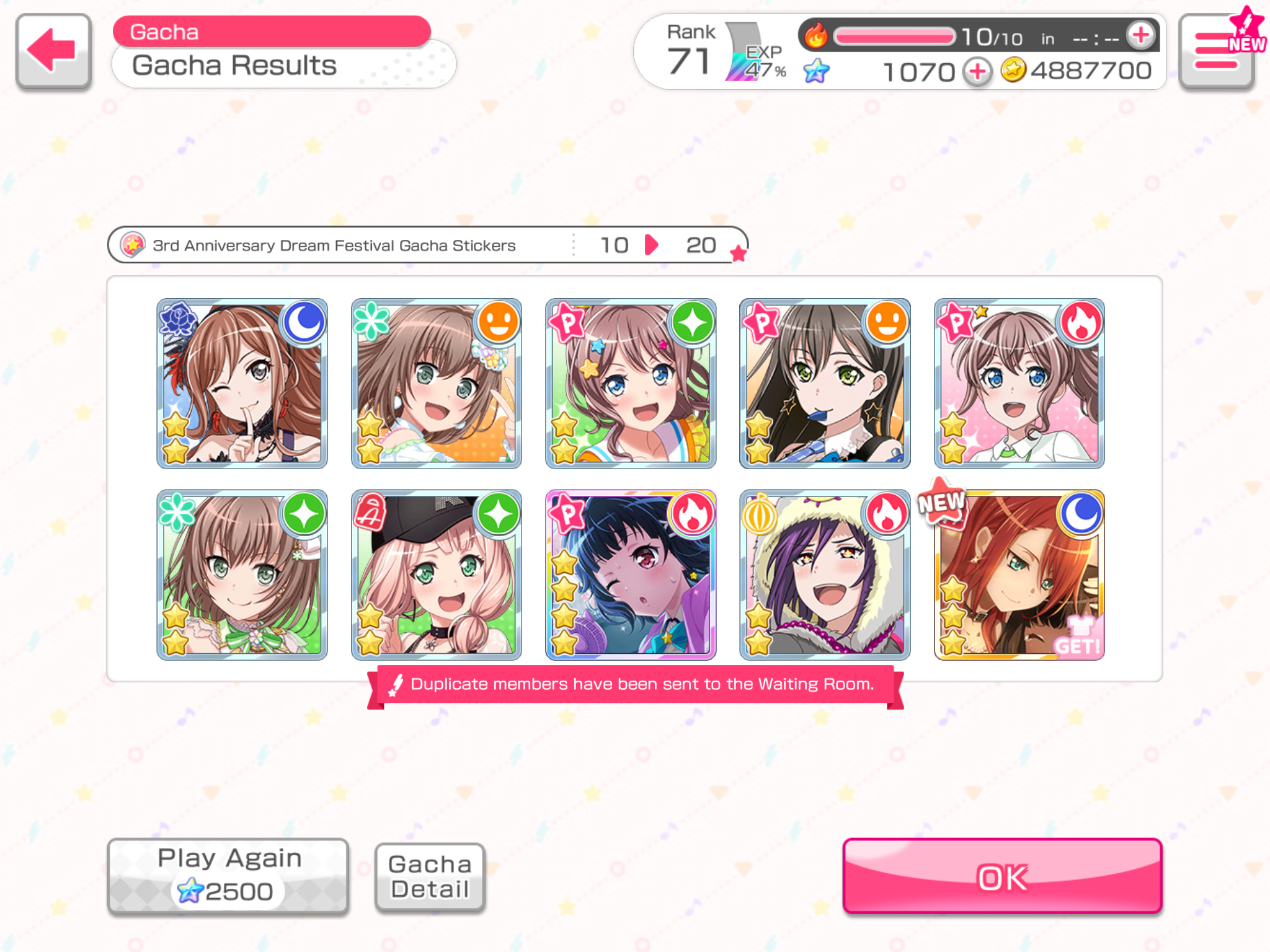This screenshot has width=1270, height=952.
Task: Confirm results with the OK button
Action: (1001, 876)
